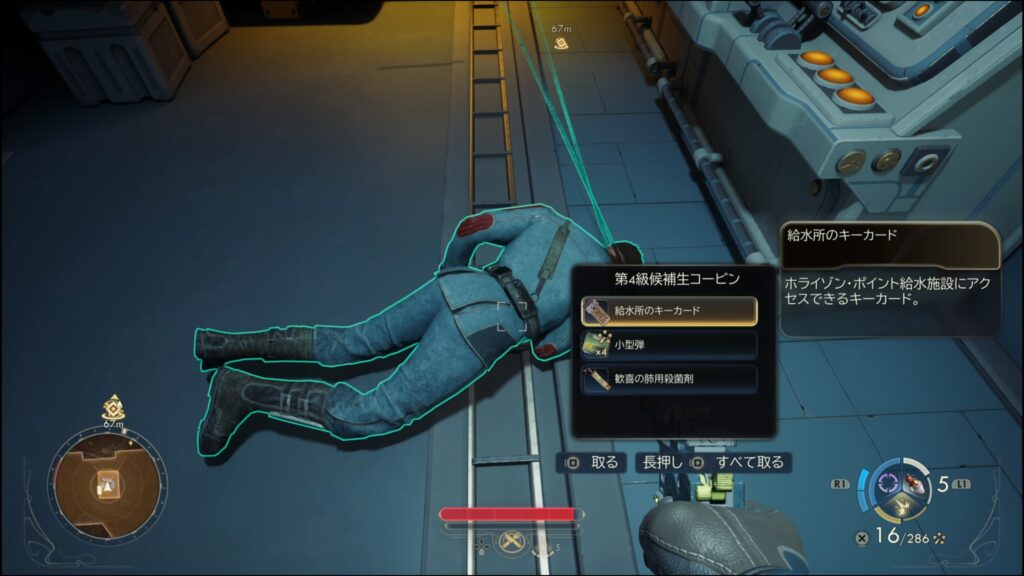Screen dimensions: 1024x576
Task: Choose the 小型弾 ammo loot entry
Action: point(669,345)
